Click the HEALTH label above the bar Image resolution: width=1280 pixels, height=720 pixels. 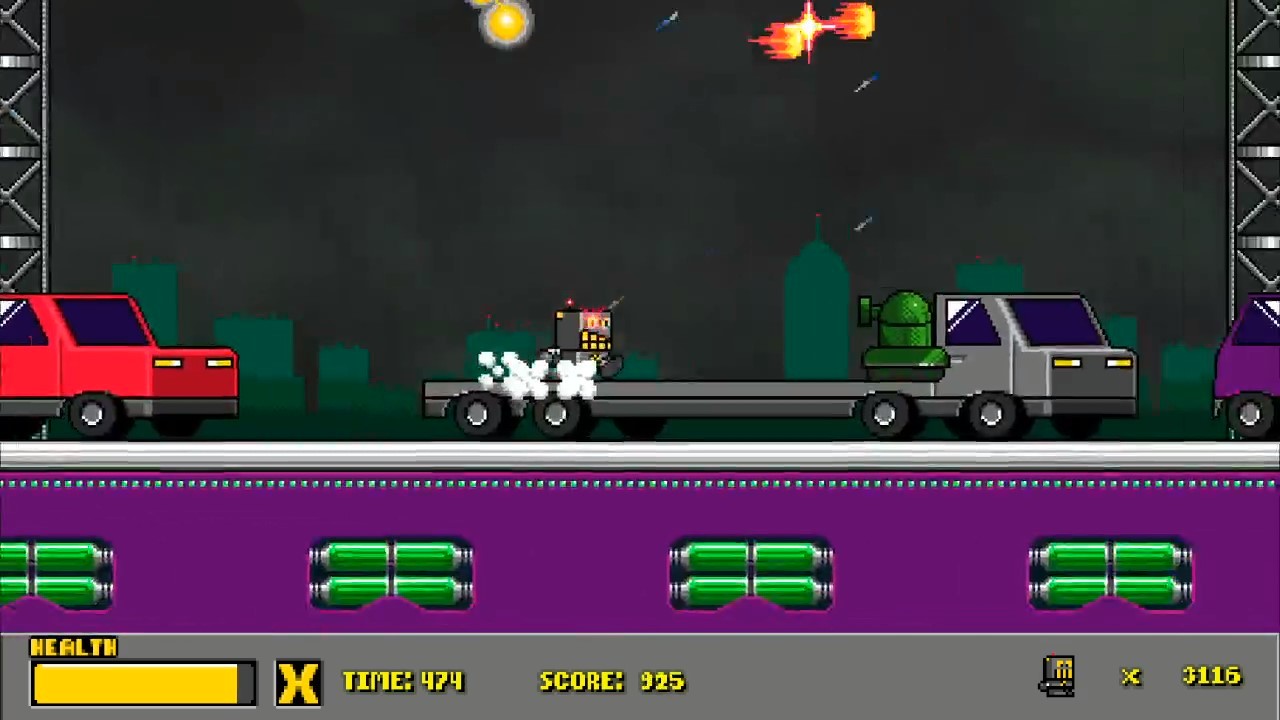coord(74,648)
